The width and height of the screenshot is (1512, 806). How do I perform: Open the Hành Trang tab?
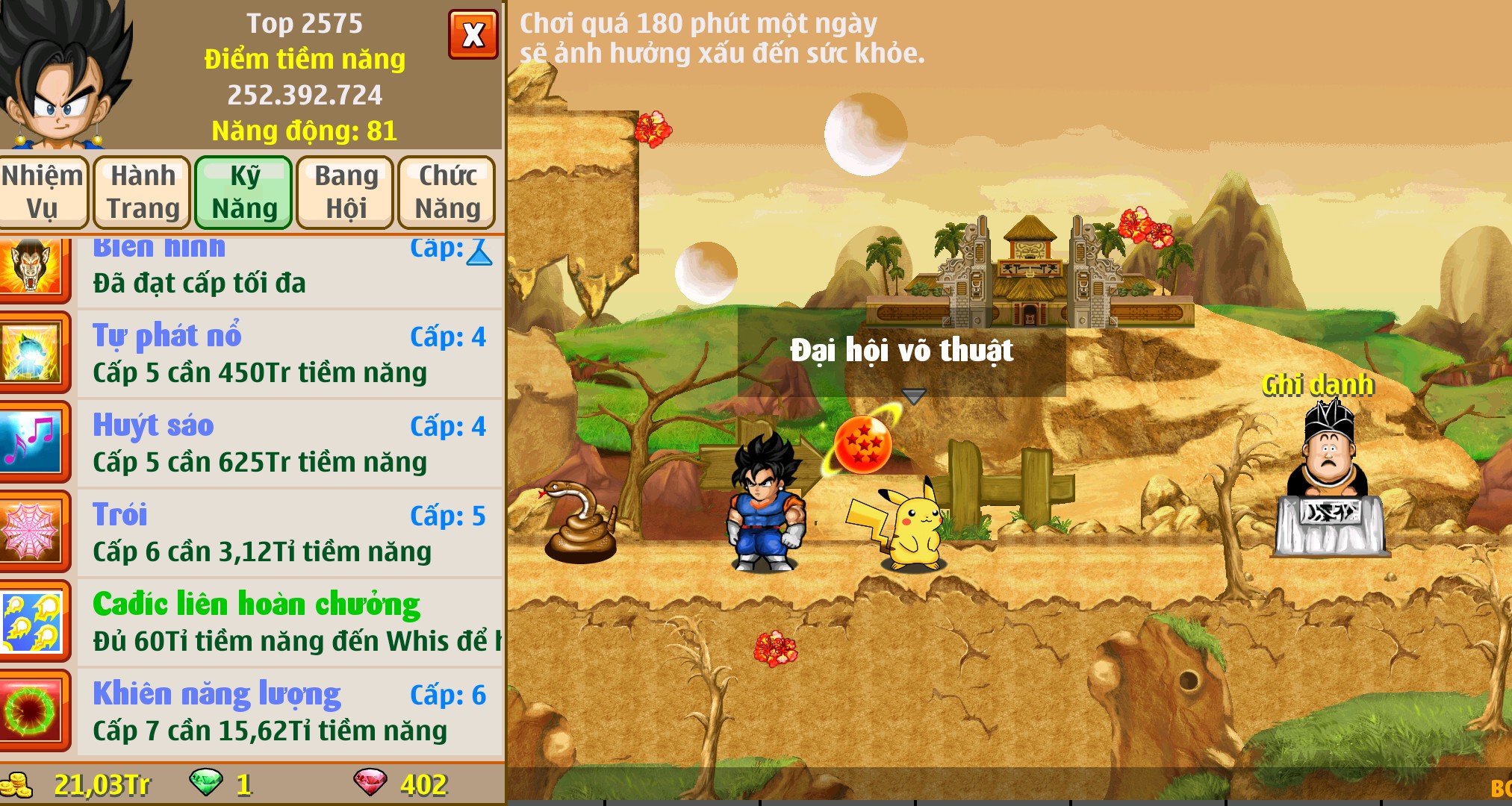click(x=143, y=192)
